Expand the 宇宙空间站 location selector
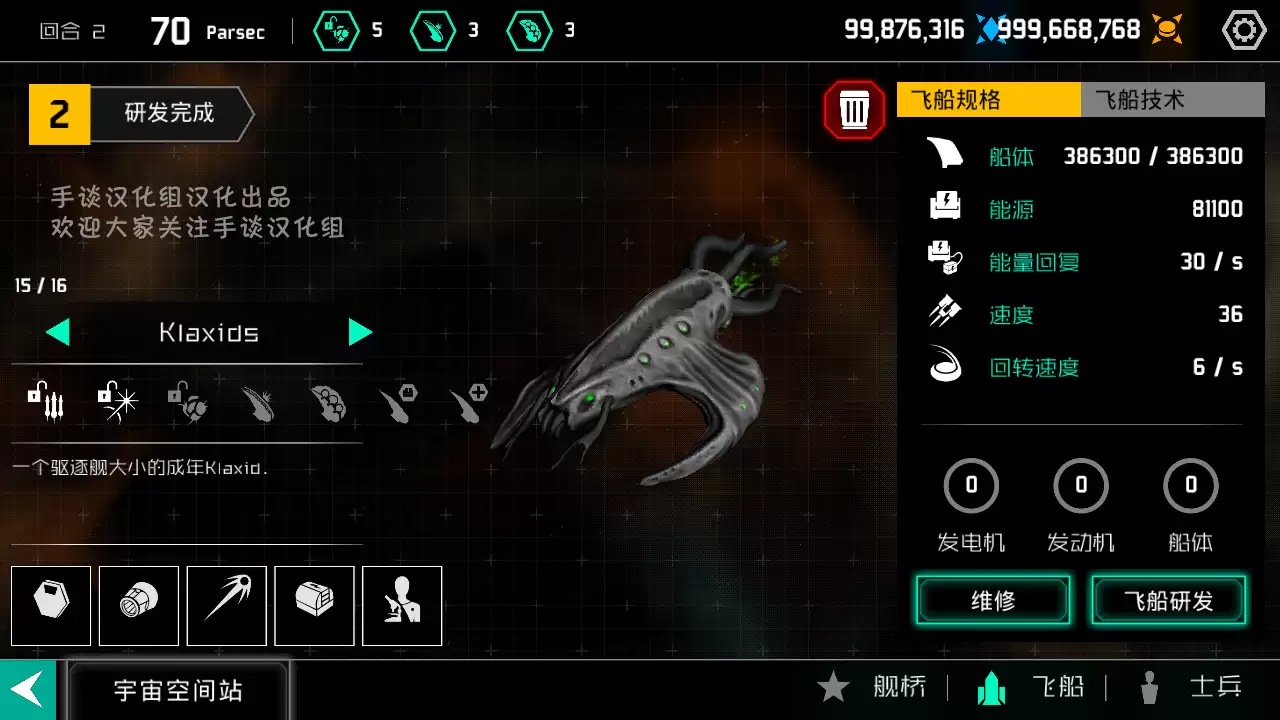The width and height of the screenshot is (1280, 720). click(177, 689)
